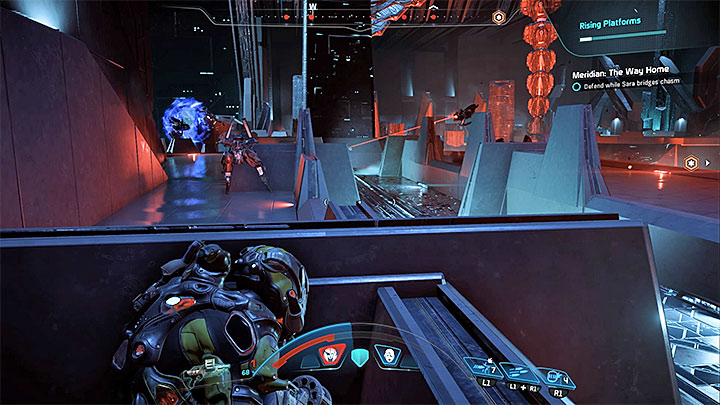The width and height of the screenshot is (720, 405).
Task: Click the hexagon objective marker on the compass
Action: (x=498, y=17)
